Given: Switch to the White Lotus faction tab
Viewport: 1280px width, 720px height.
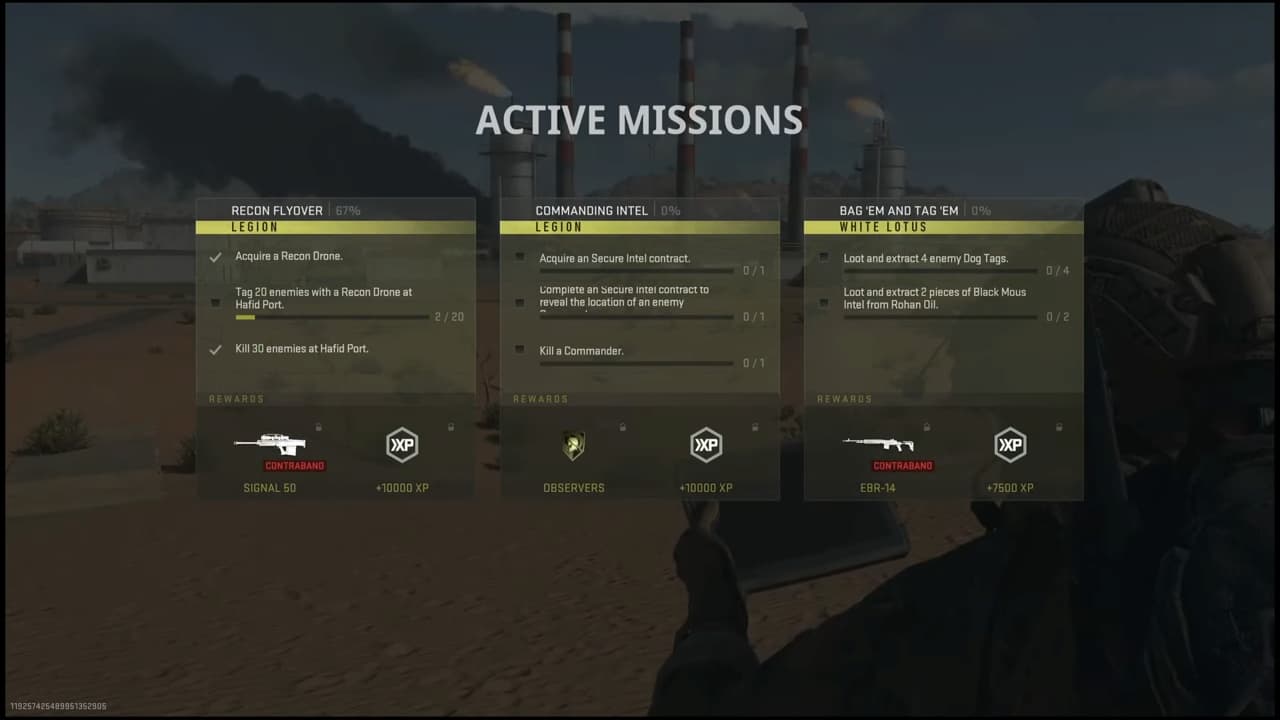Looking at the screenshot, I should pyautogui.click(x=943, y=227).
